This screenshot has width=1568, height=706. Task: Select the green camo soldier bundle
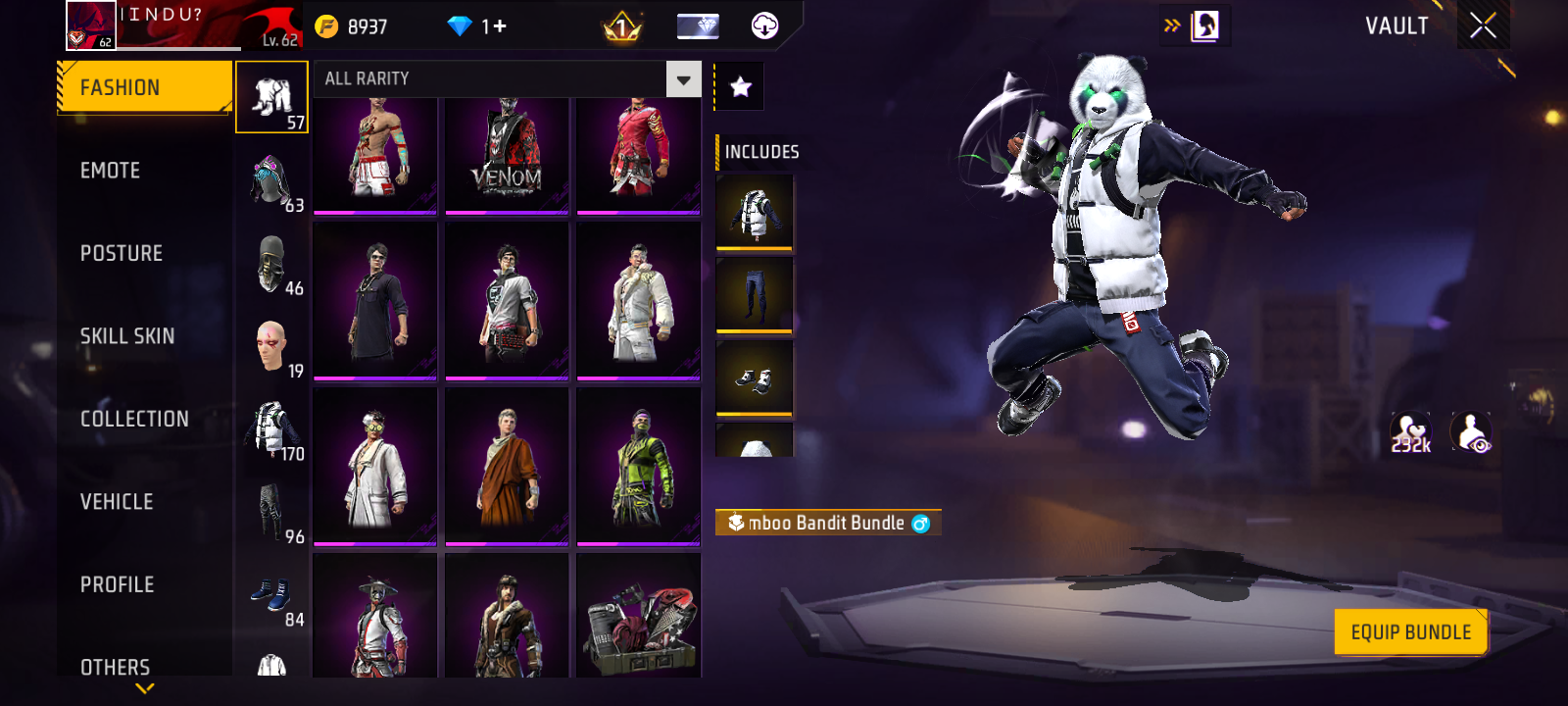pos(638,467)
